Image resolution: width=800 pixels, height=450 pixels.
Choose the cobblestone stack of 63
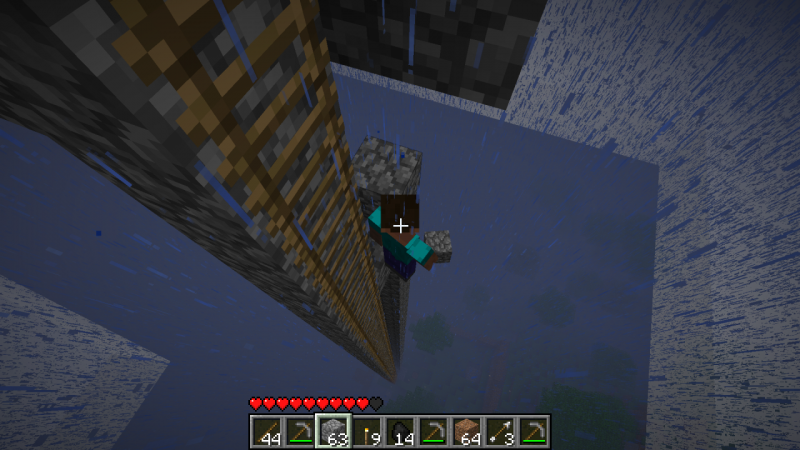coord(333,431)
